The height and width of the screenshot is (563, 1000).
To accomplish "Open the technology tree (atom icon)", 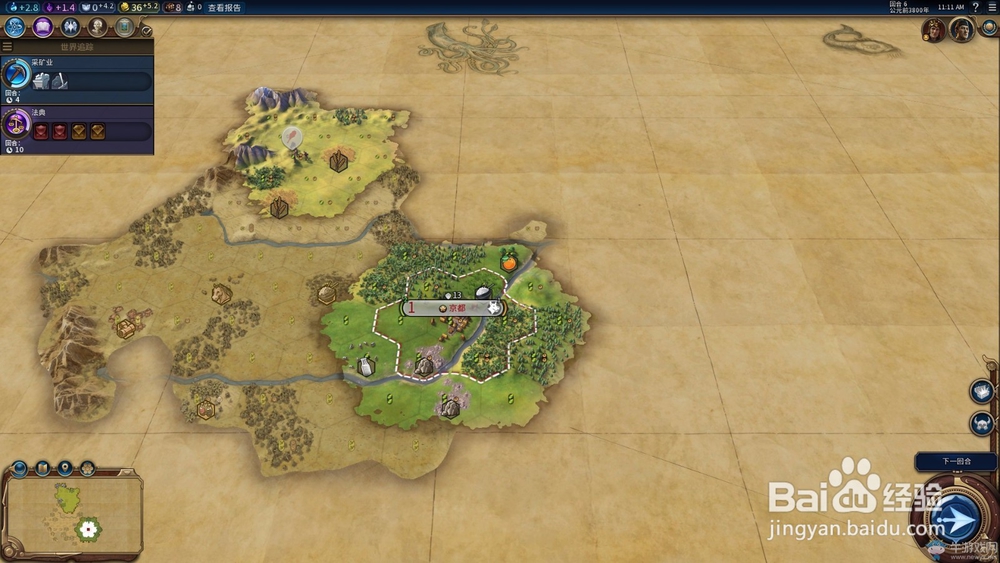I will click(x=15, y=28).
